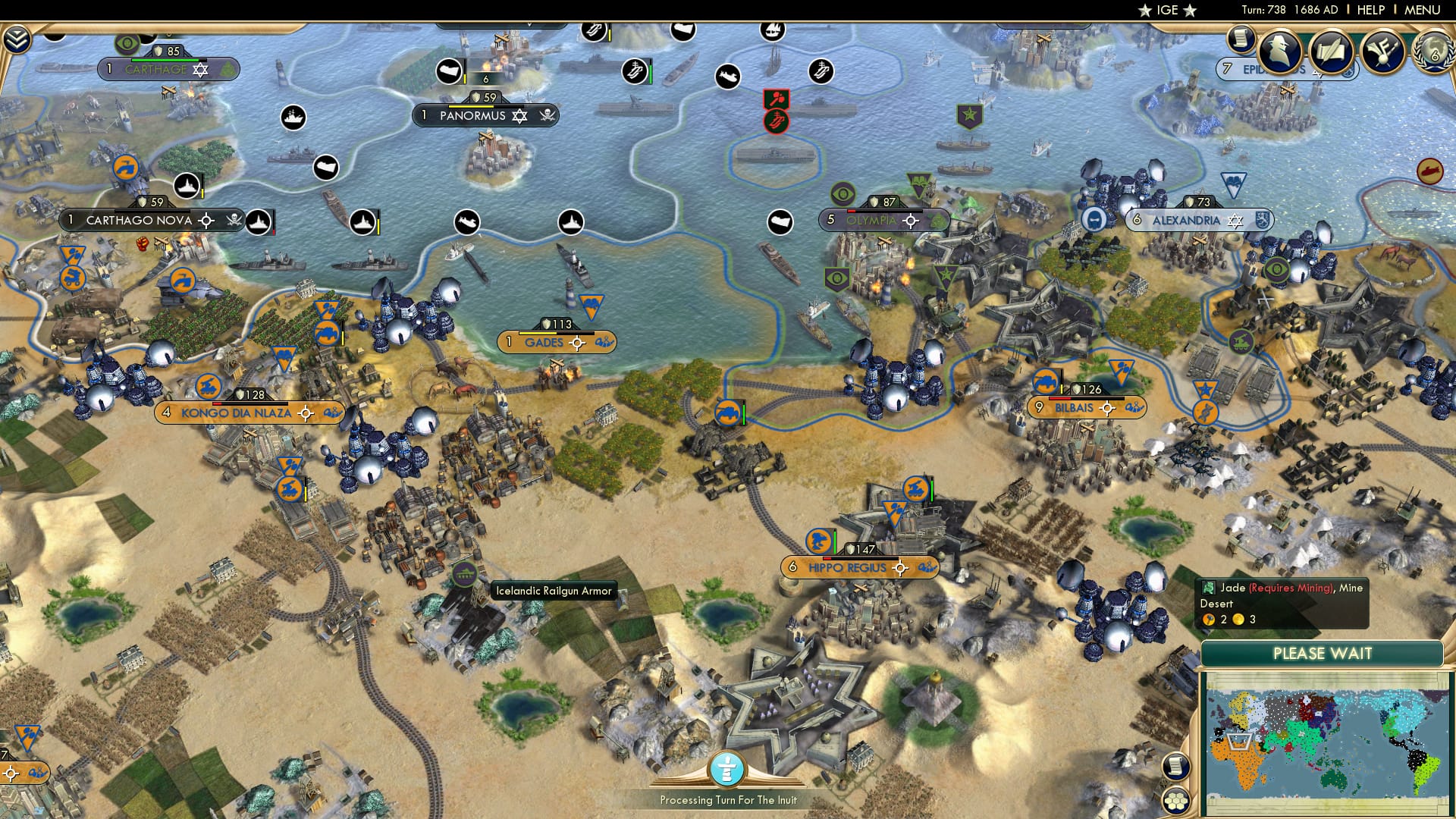
Task: Select the Alexandria city name label
Action: coord(1187,221)
